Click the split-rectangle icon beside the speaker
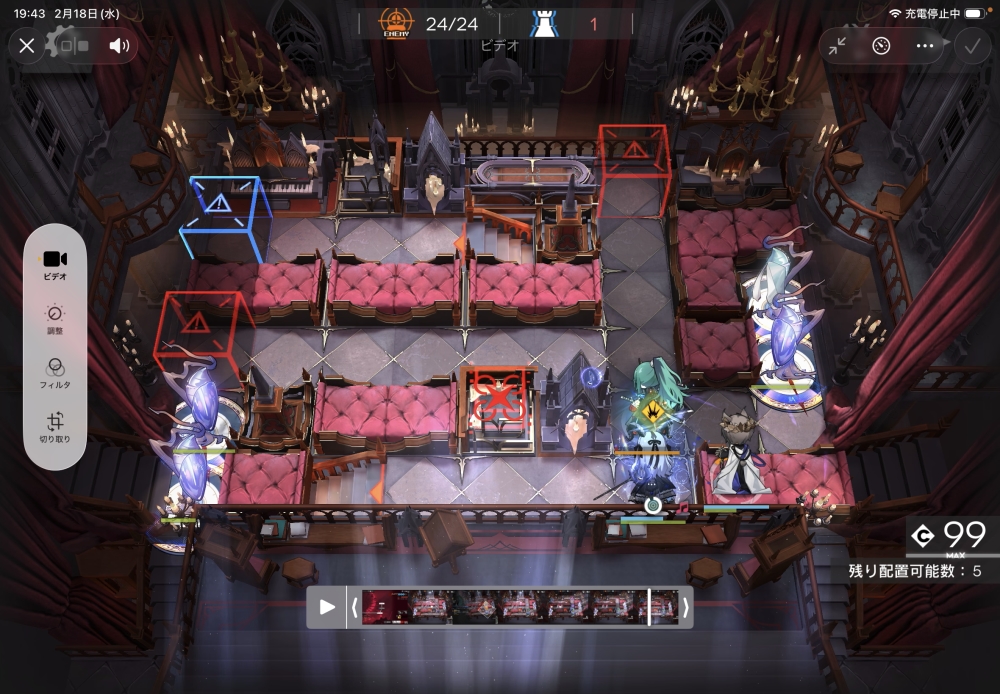Screen dimensions: 1000x694 pyautogui.click(x=74, y=45)
